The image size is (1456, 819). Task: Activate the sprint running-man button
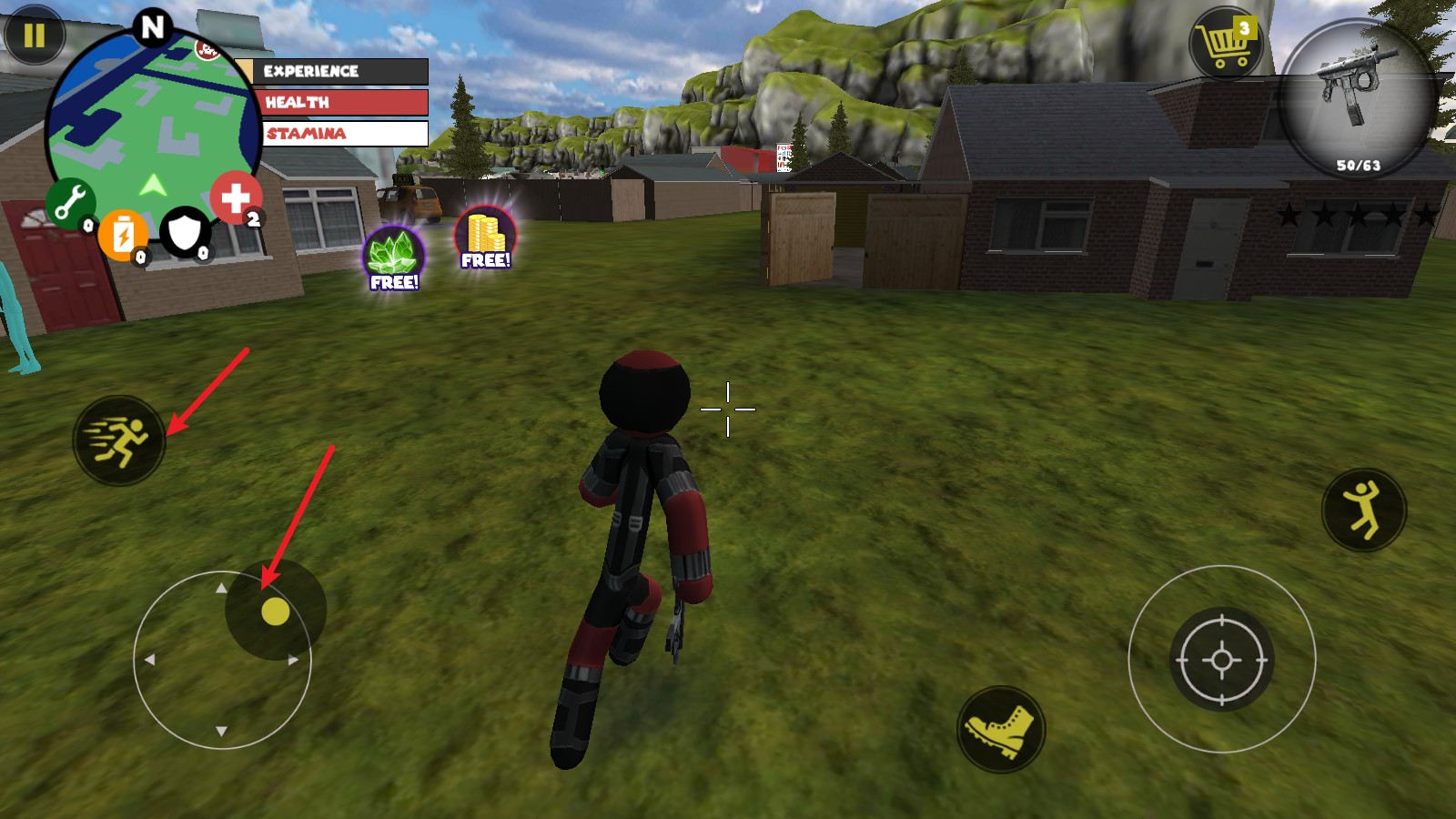(x=119, y=440)
